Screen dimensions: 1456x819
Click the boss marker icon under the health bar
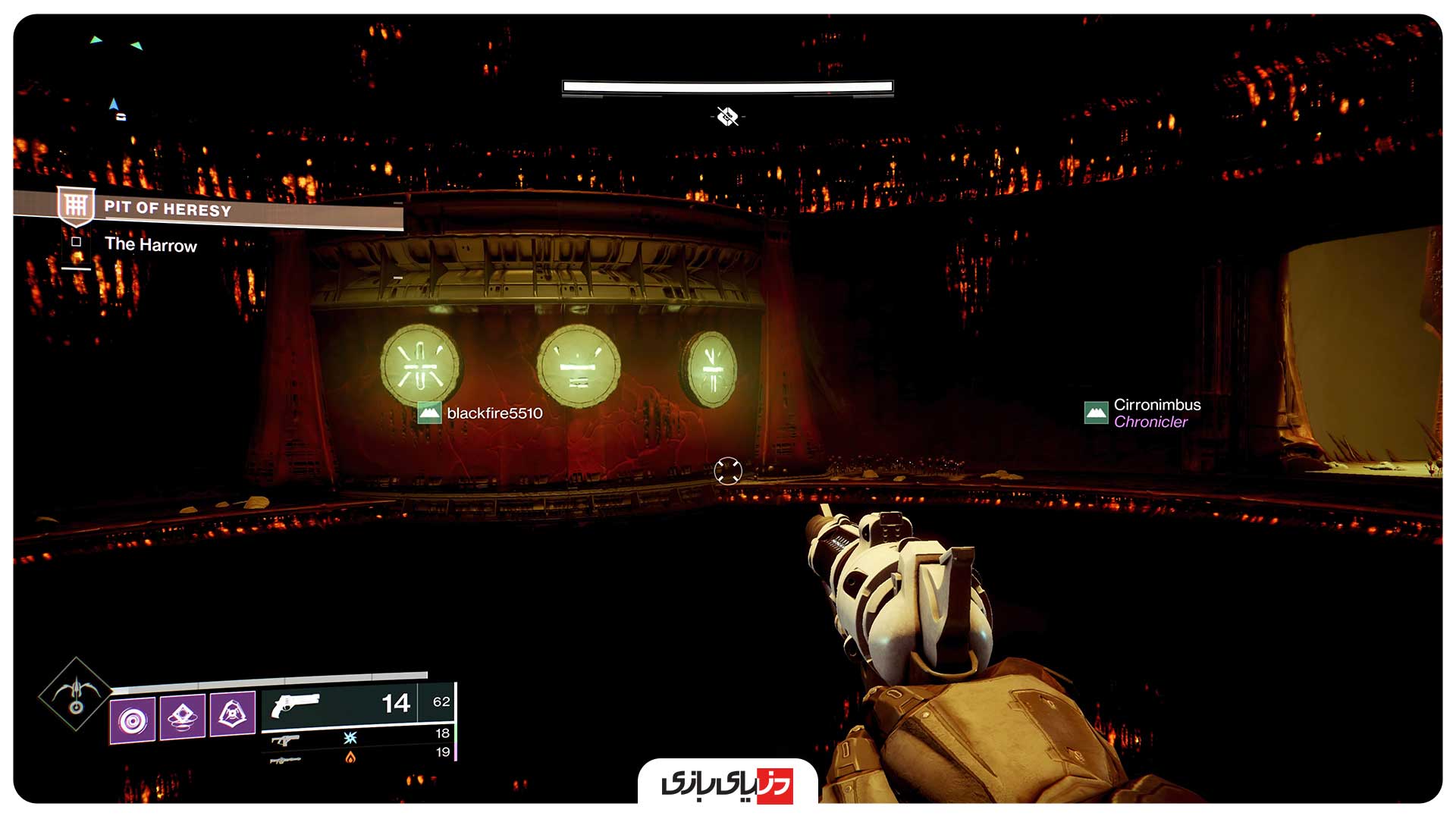[x=727, y=116]
